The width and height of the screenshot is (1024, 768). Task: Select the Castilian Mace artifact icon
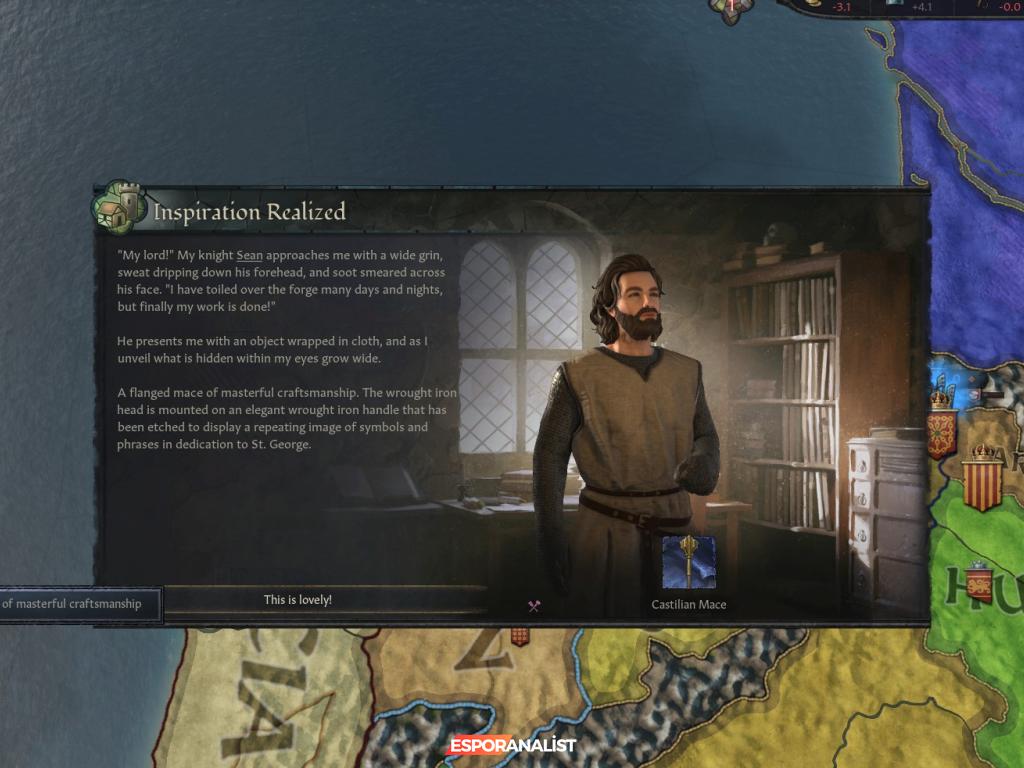pyautogui.click(x=689, y=562)
